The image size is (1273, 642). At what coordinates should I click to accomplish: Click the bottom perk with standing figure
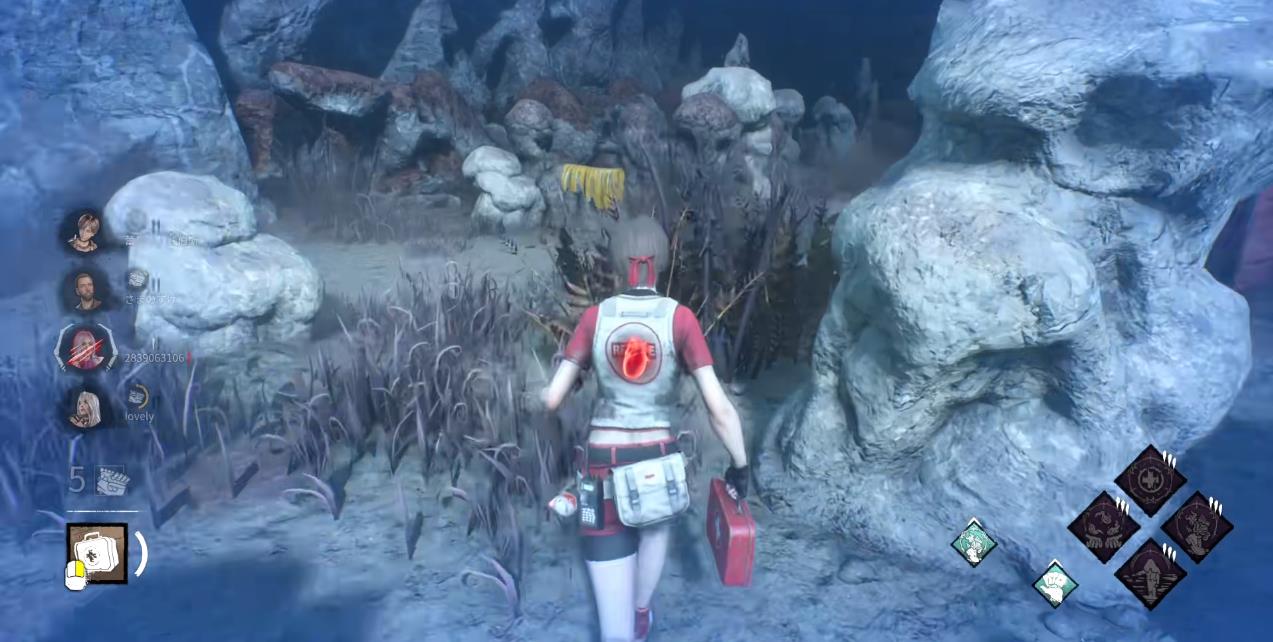pyautogui.click(x=1150, y=574)
